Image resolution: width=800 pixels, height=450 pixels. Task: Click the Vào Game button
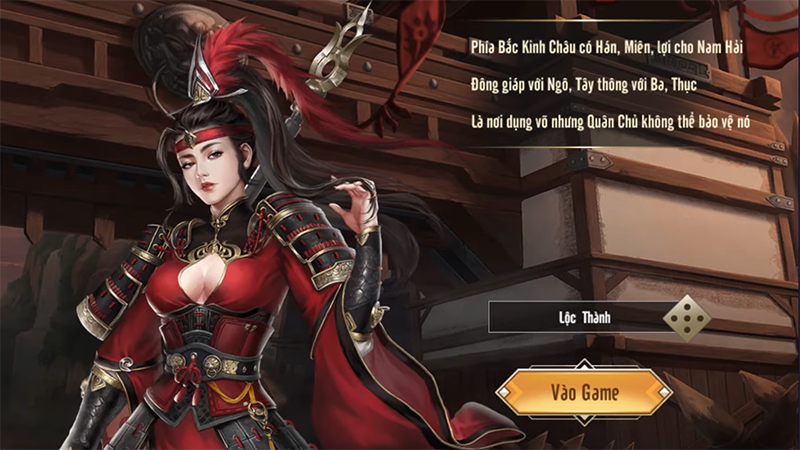click(x=584, y=392)
